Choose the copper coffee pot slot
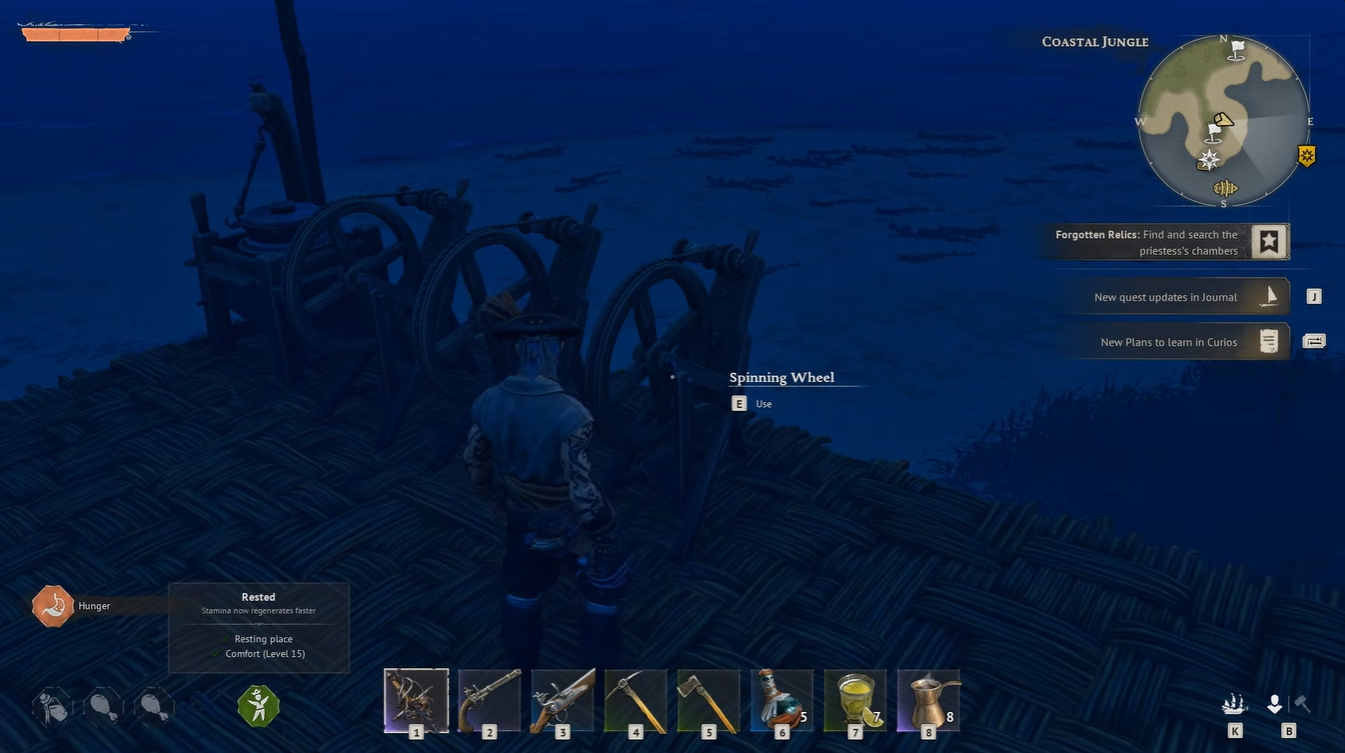This screenshot has height=753, width=1345. click(928, 700)
